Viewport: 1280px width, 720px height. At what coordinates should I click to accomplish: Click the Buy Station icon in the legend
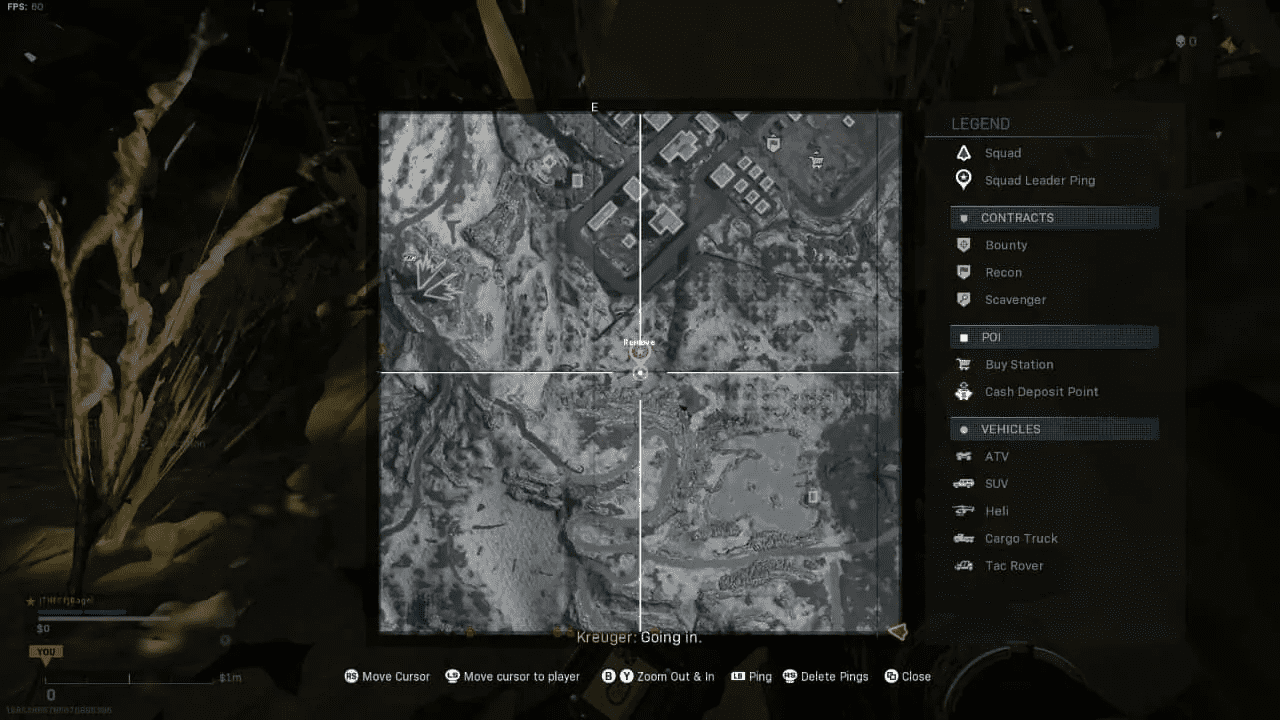click(963, 364)
